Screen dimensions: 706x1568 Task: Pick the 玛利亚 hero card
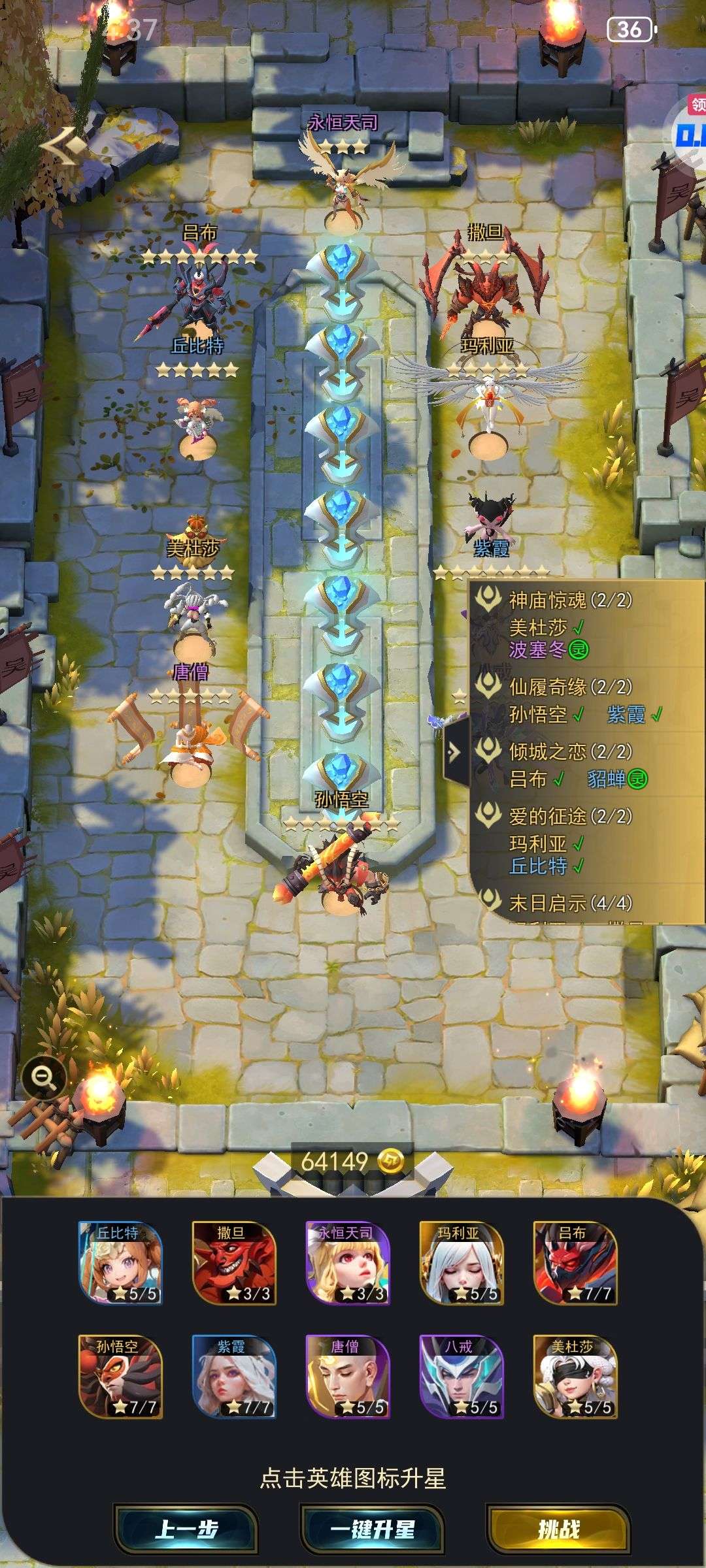point(462,1262)
